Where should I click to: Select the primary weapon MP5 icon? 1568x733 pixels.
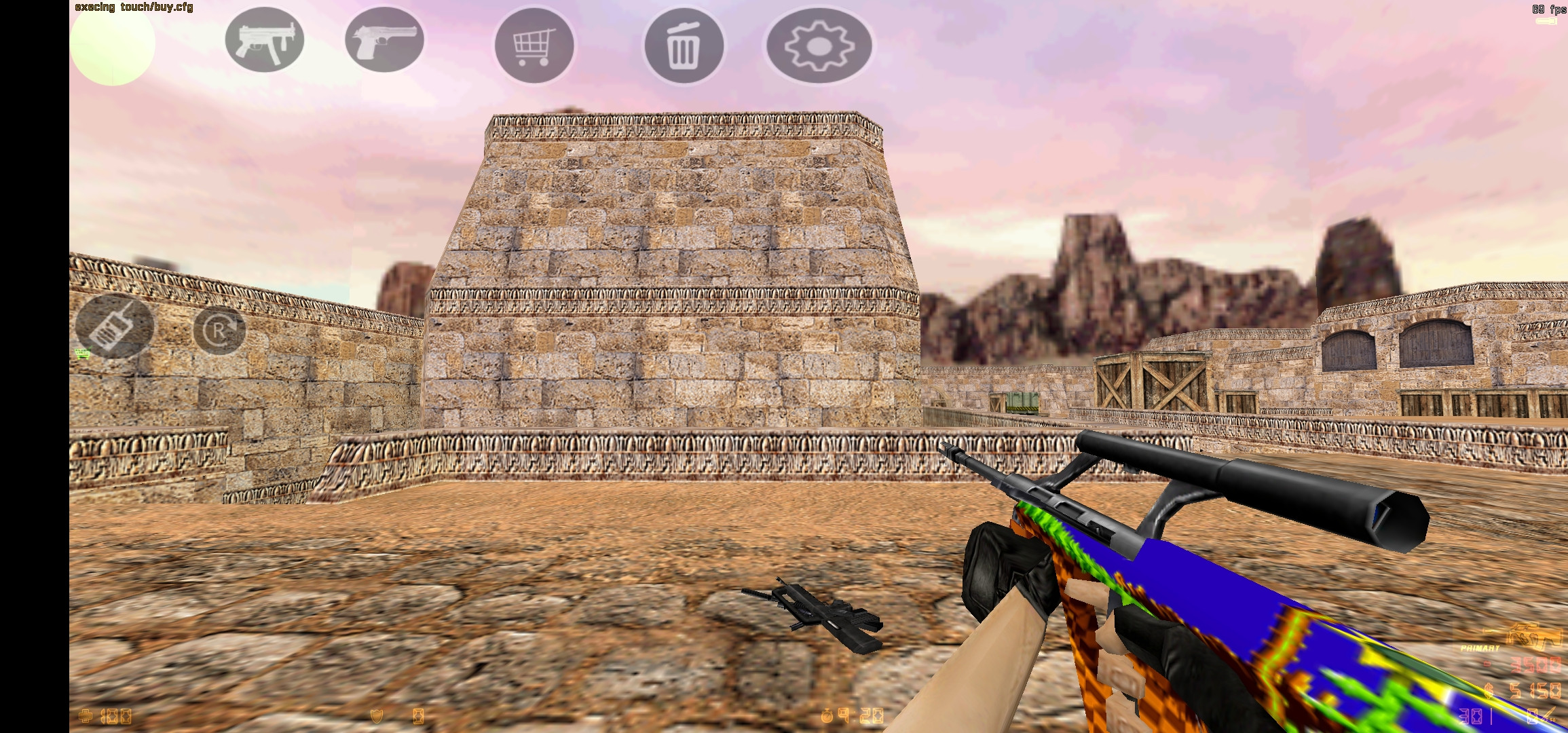pyautogui.click(x=264, y=42)
